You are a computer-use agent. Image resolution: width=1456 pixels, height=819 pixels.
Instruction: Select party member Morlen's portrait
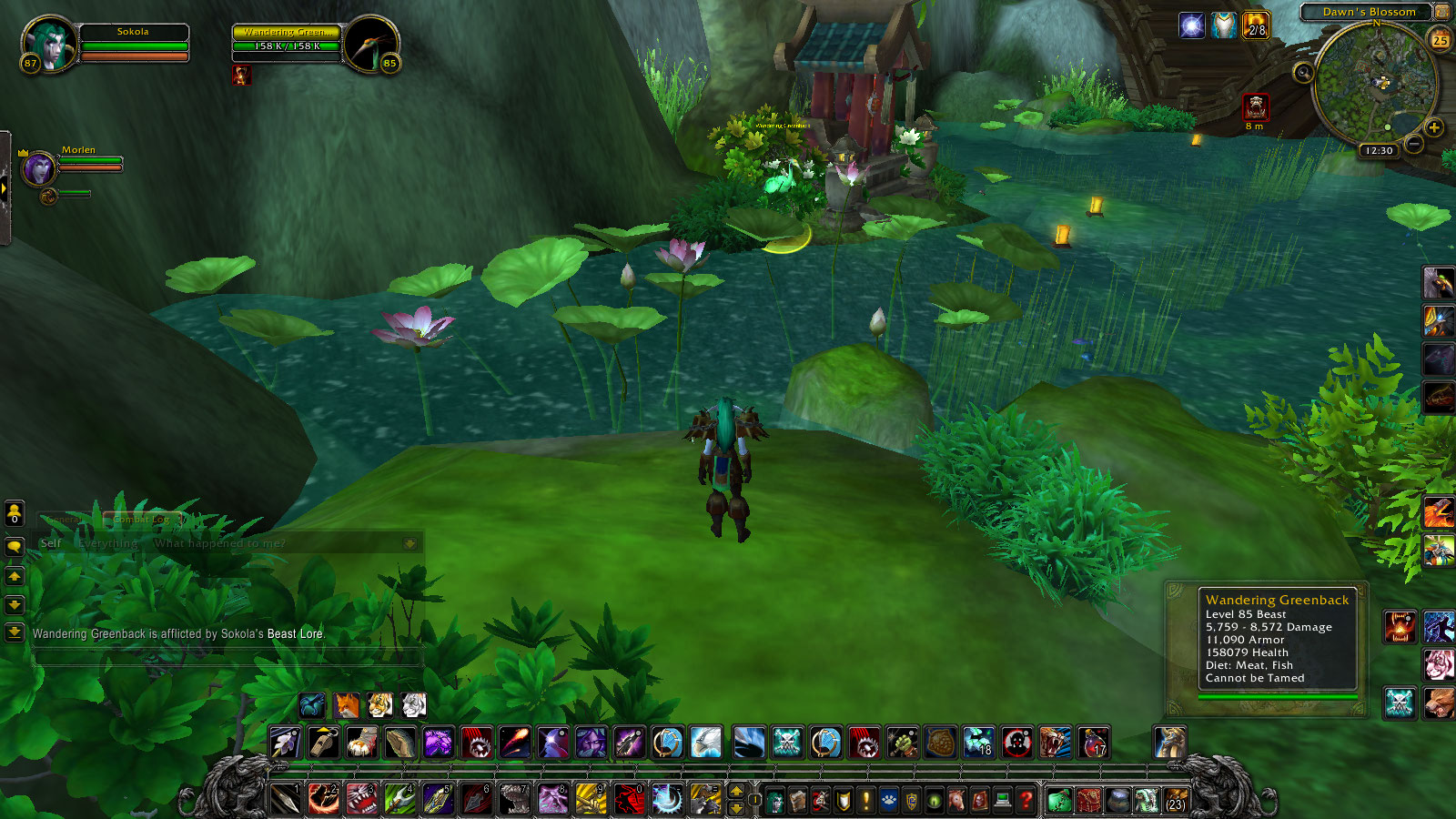click(38, 168)
